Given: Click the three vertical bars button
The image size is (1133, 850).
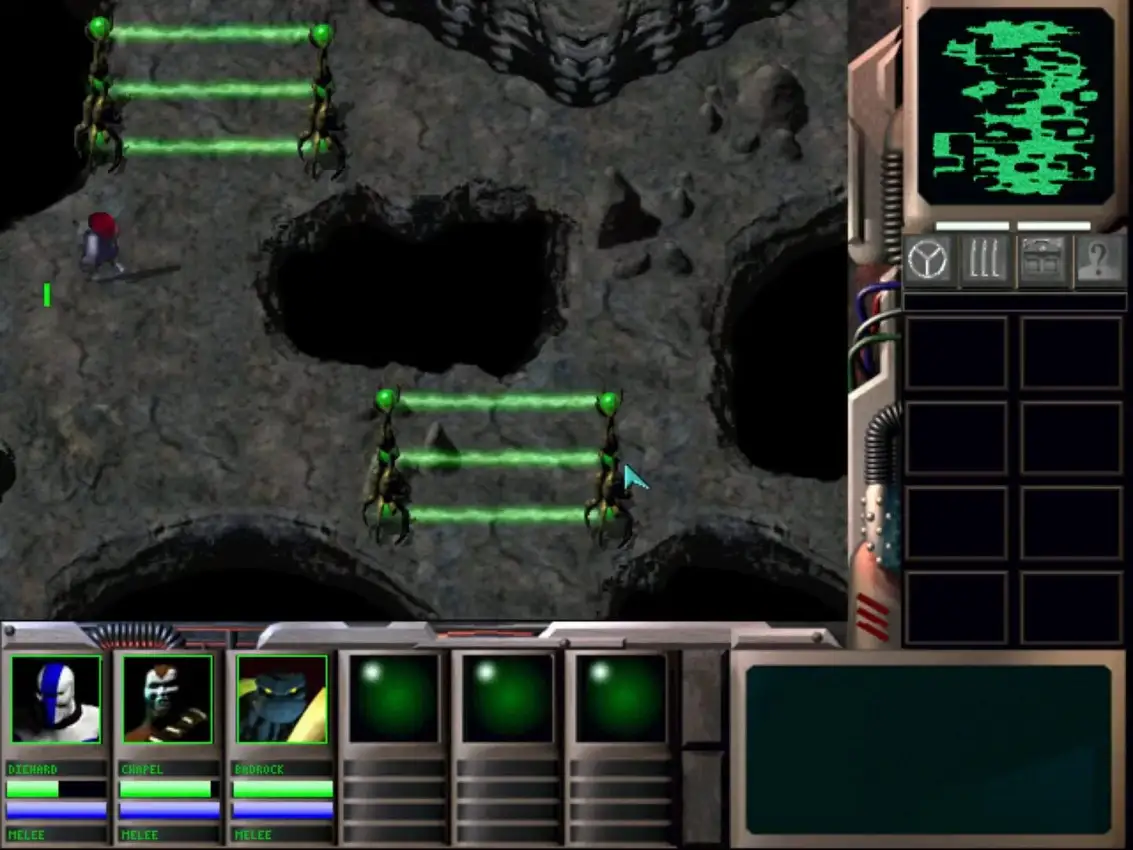Looking at the screenshot, I should [985, 262].
